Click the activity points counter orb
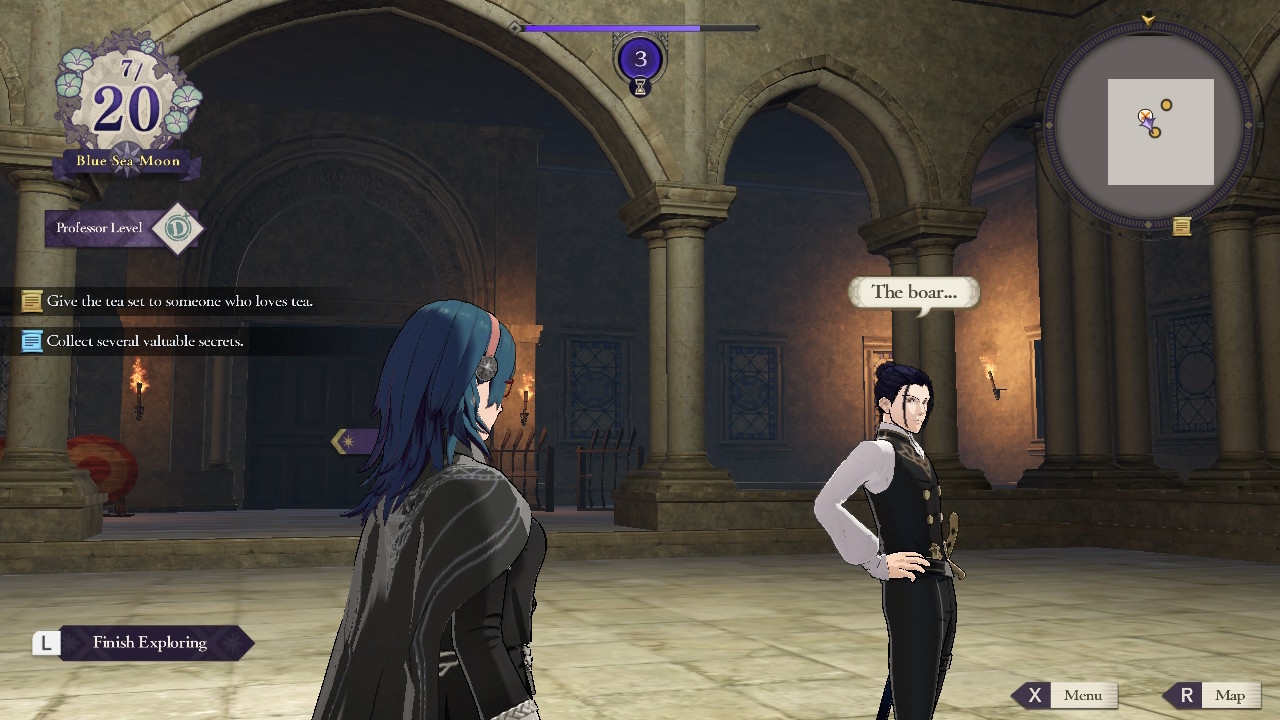Screen dimensions: 1280x720 pyautogui.click(x=640, y=59)
